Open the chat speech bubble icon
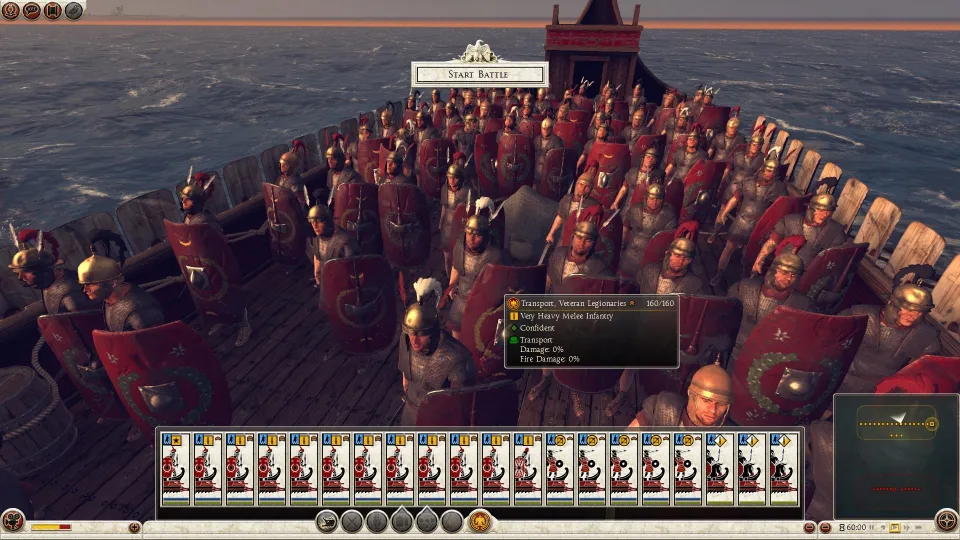Image resolution: width=960 pixels, height=540 pixels. point(33,11)
